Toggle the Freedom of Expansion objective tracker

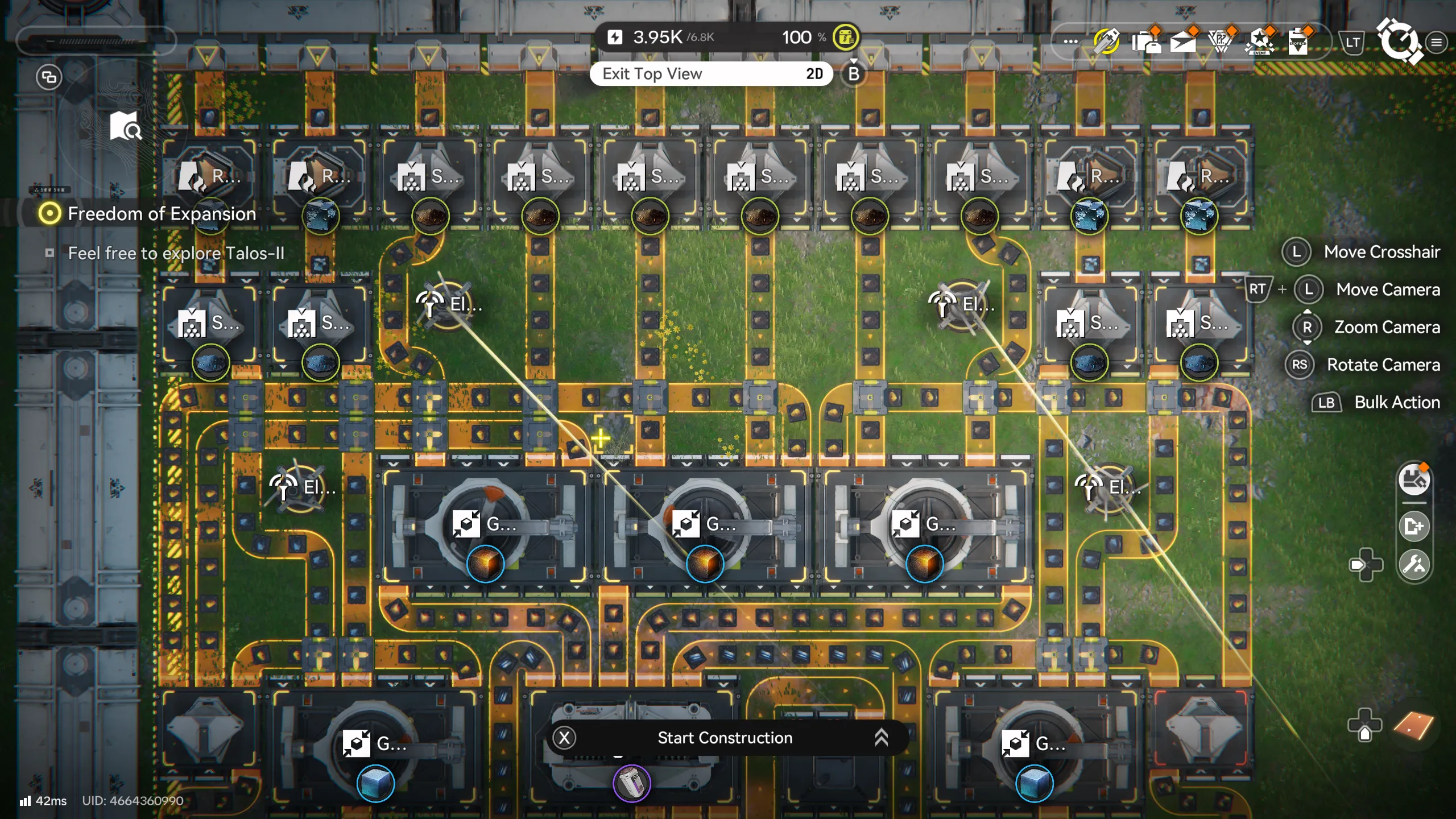click(x=50, y=214)
